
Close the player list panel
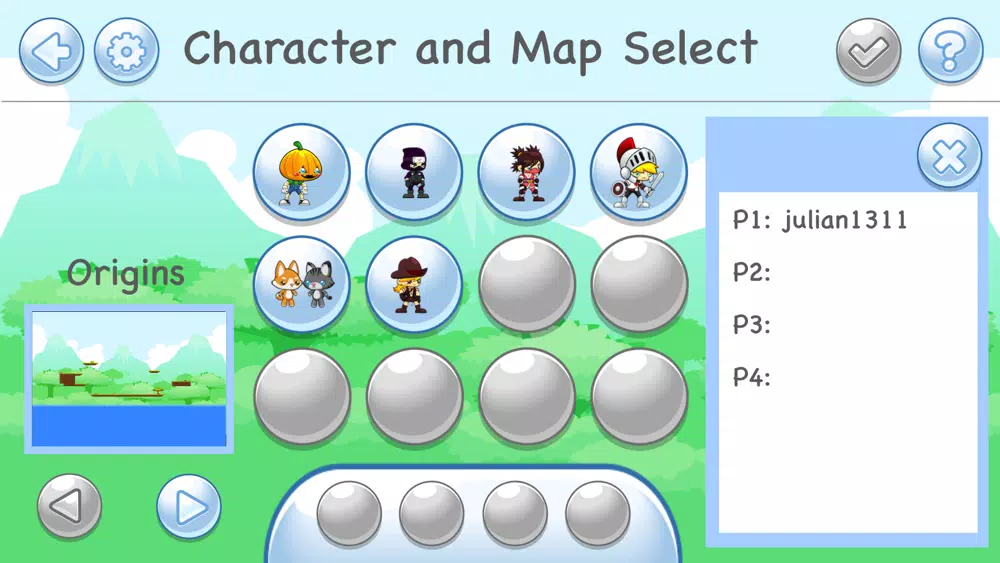click(949, 156)
